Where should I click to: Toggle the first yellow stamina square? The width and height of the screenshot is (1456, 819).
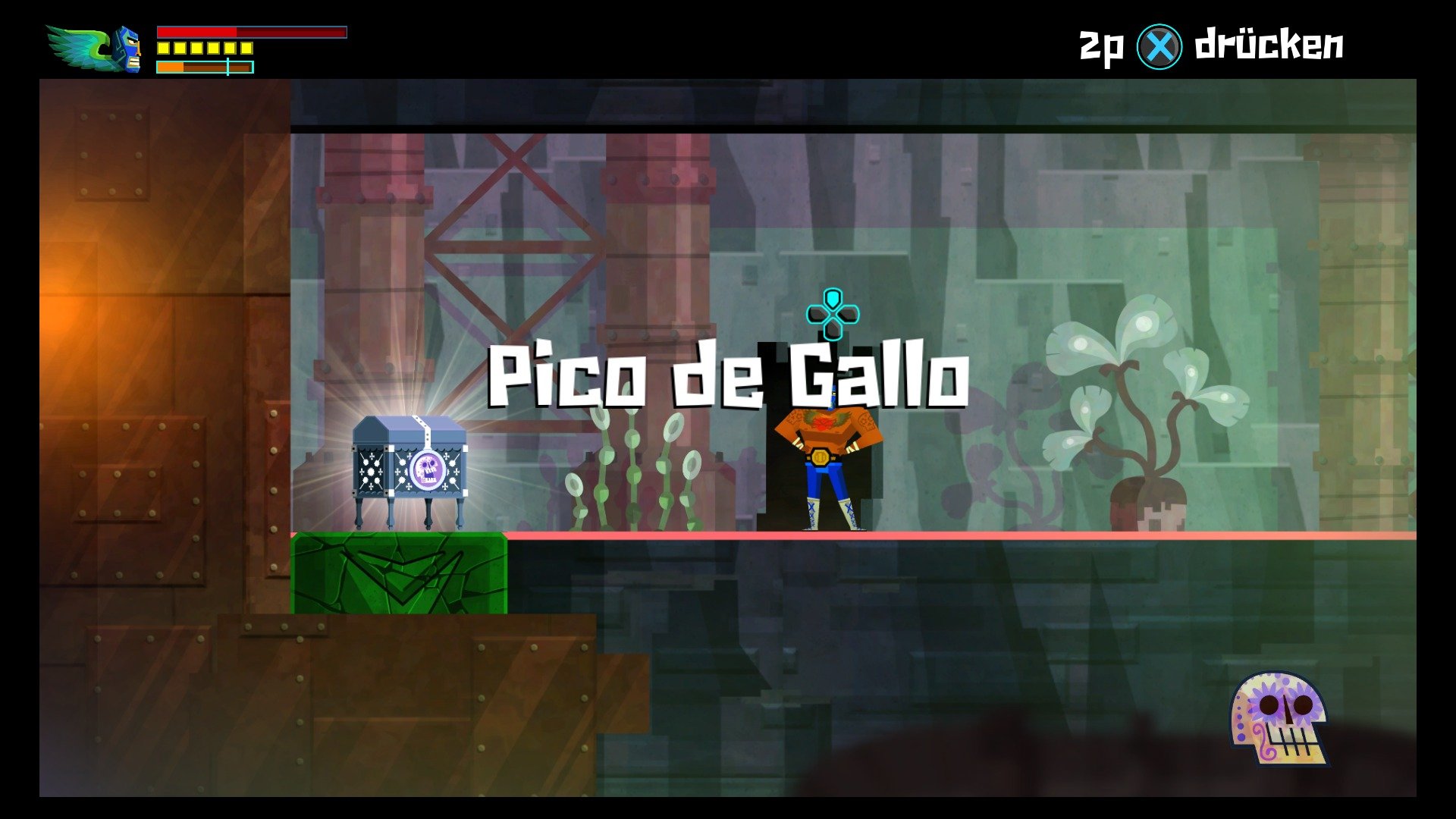(163, 48)
